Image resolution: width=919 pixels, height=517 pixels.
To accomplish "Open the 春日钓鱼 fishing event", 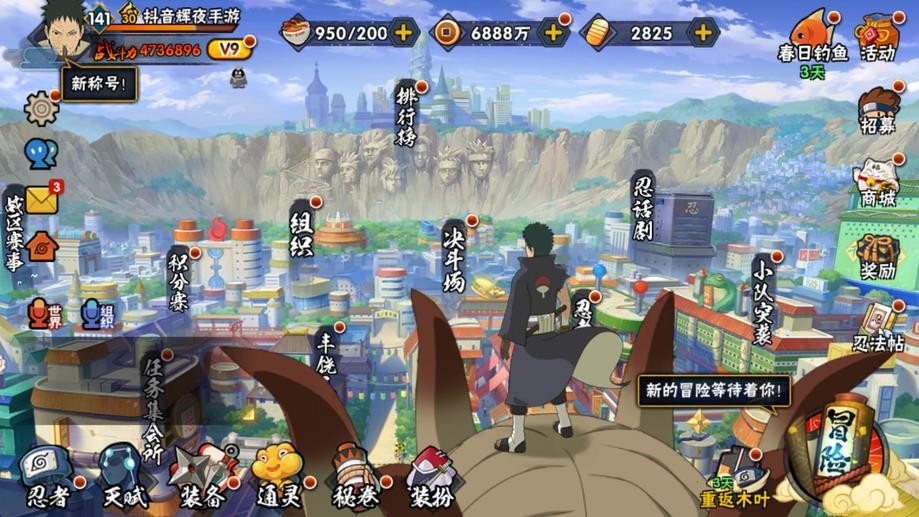I will click(815, 37).
